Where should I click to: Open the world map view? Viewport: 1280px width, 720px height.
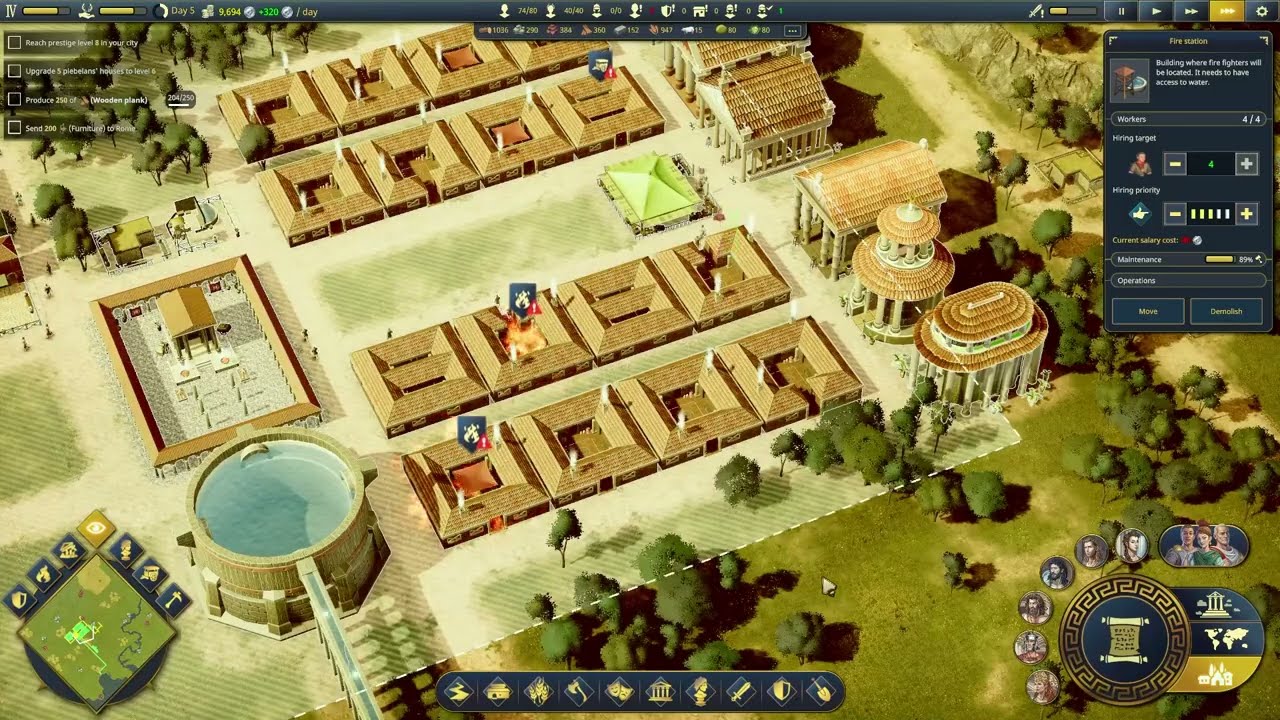(1222, 639)
